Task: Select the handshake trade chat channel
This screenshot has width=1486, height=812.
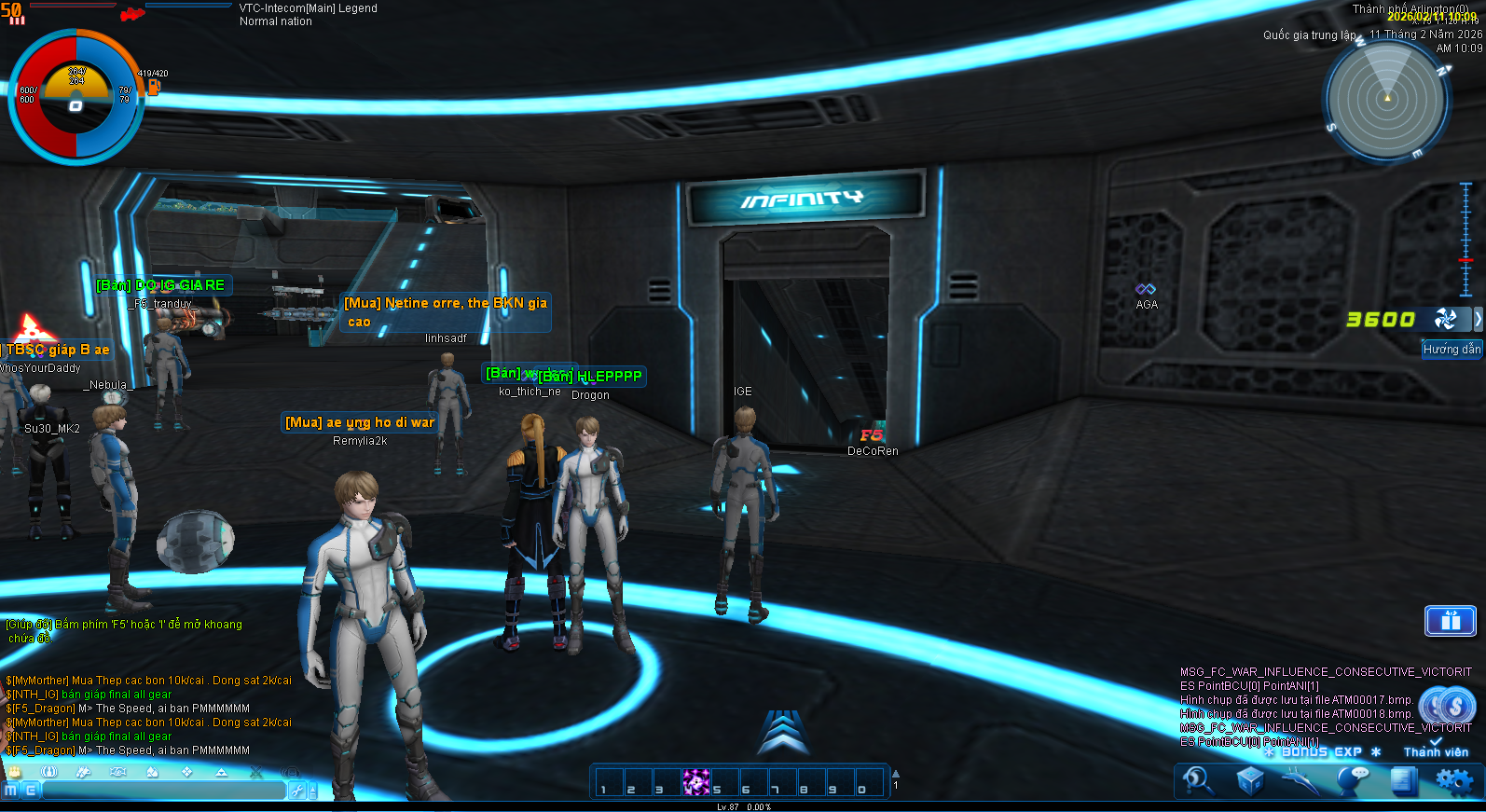Action: tap(117, 772)
